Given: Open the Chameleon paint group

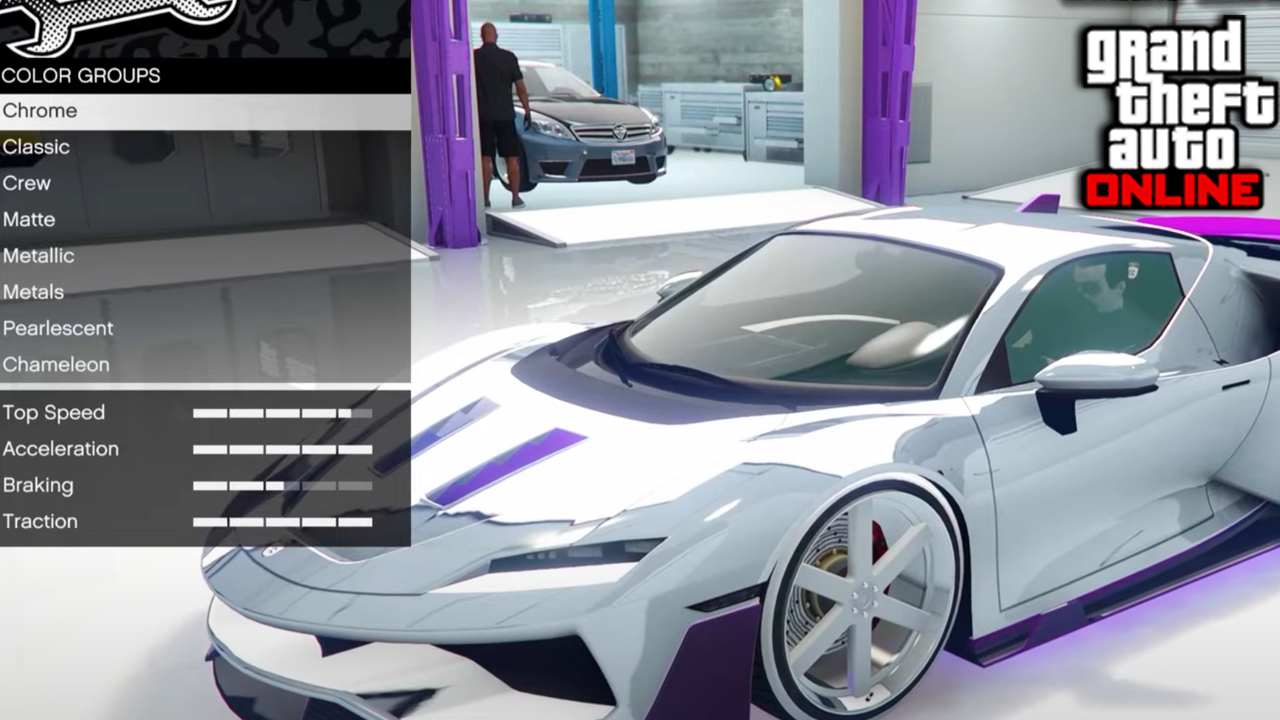Looking at the screenshot, I should 56,365.
